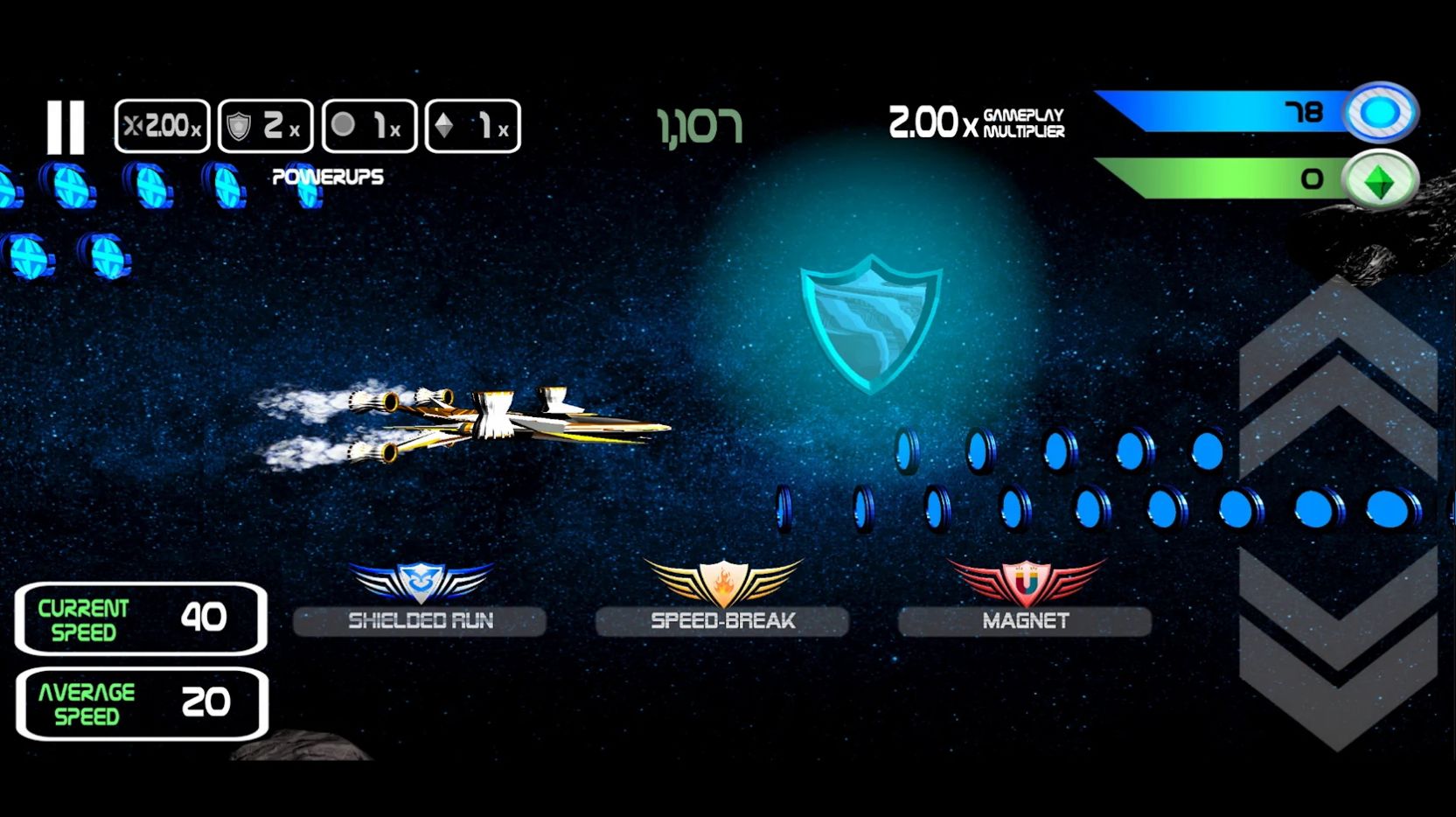The height and width of the screenshot is (817, 1456).
Task: Tap the Current Speed 40 panel
Action: pyautogui.click(x=142, y=618)
